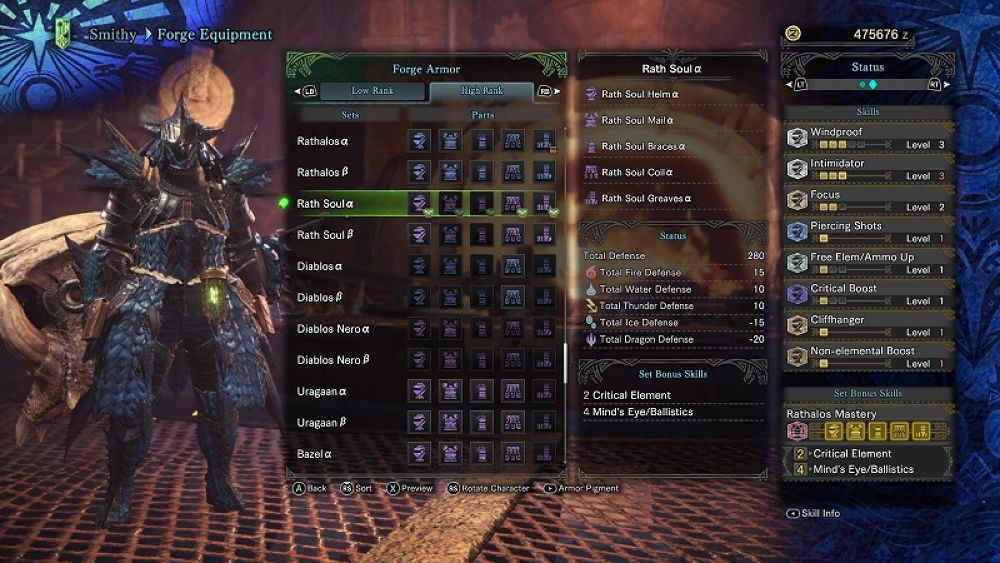The height and width of the screenshot is (563, 1000).
Task: Select Rath Soul Greaves α entry
Action: pyautogui.click(x=646, y=198)
